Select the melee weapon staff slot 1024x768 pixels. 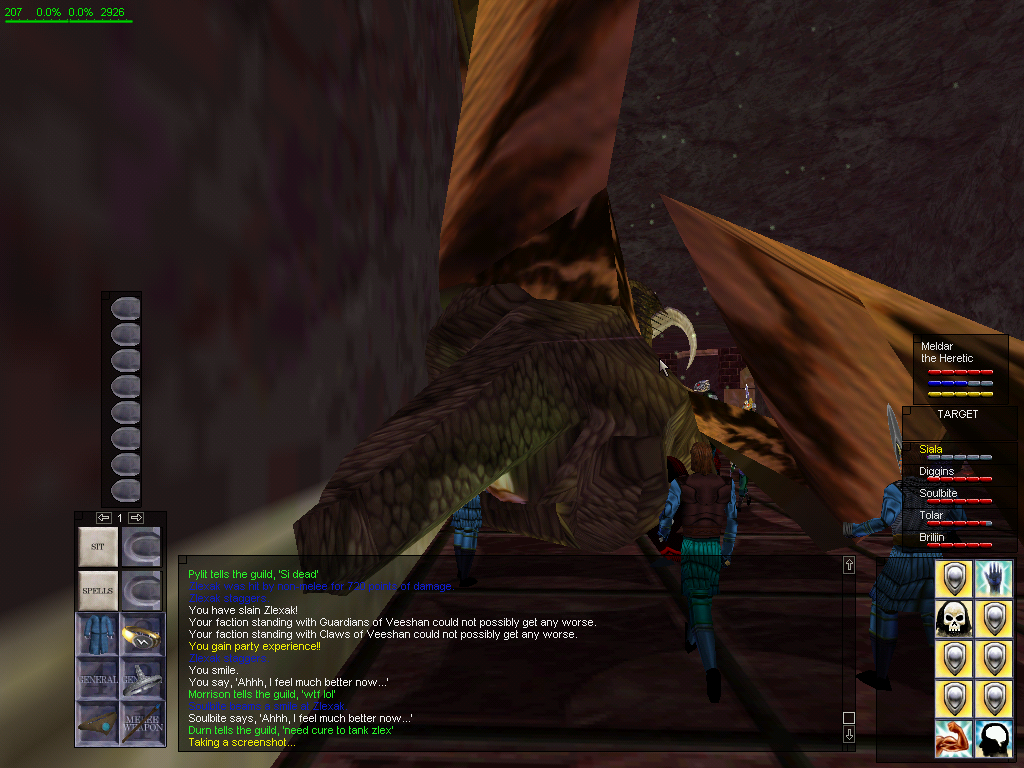pyautogui.click(x=141, y=722)
